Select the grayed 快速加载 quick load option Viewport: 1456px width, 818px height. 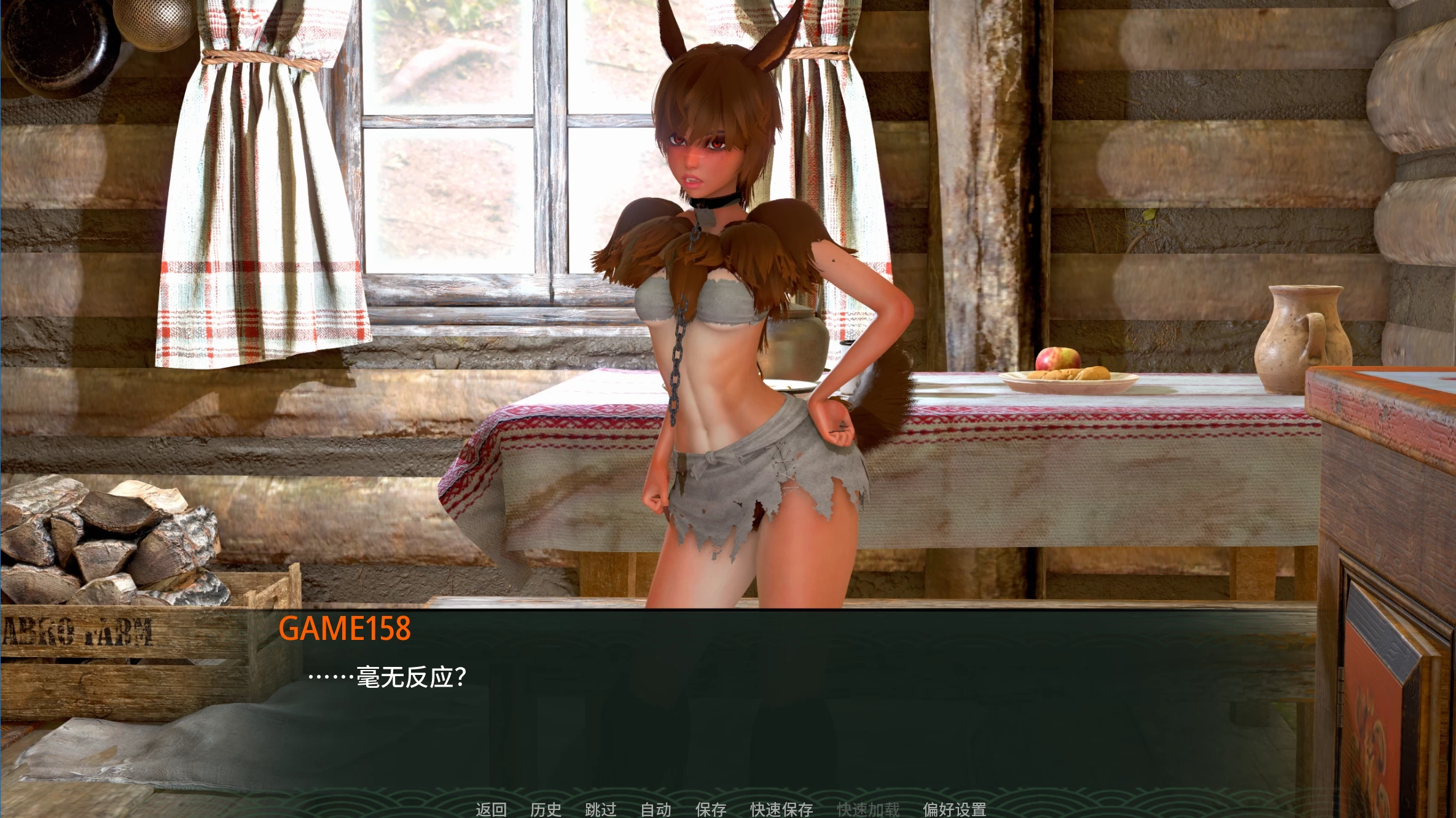pyautogui.click(x=868, y=809)
